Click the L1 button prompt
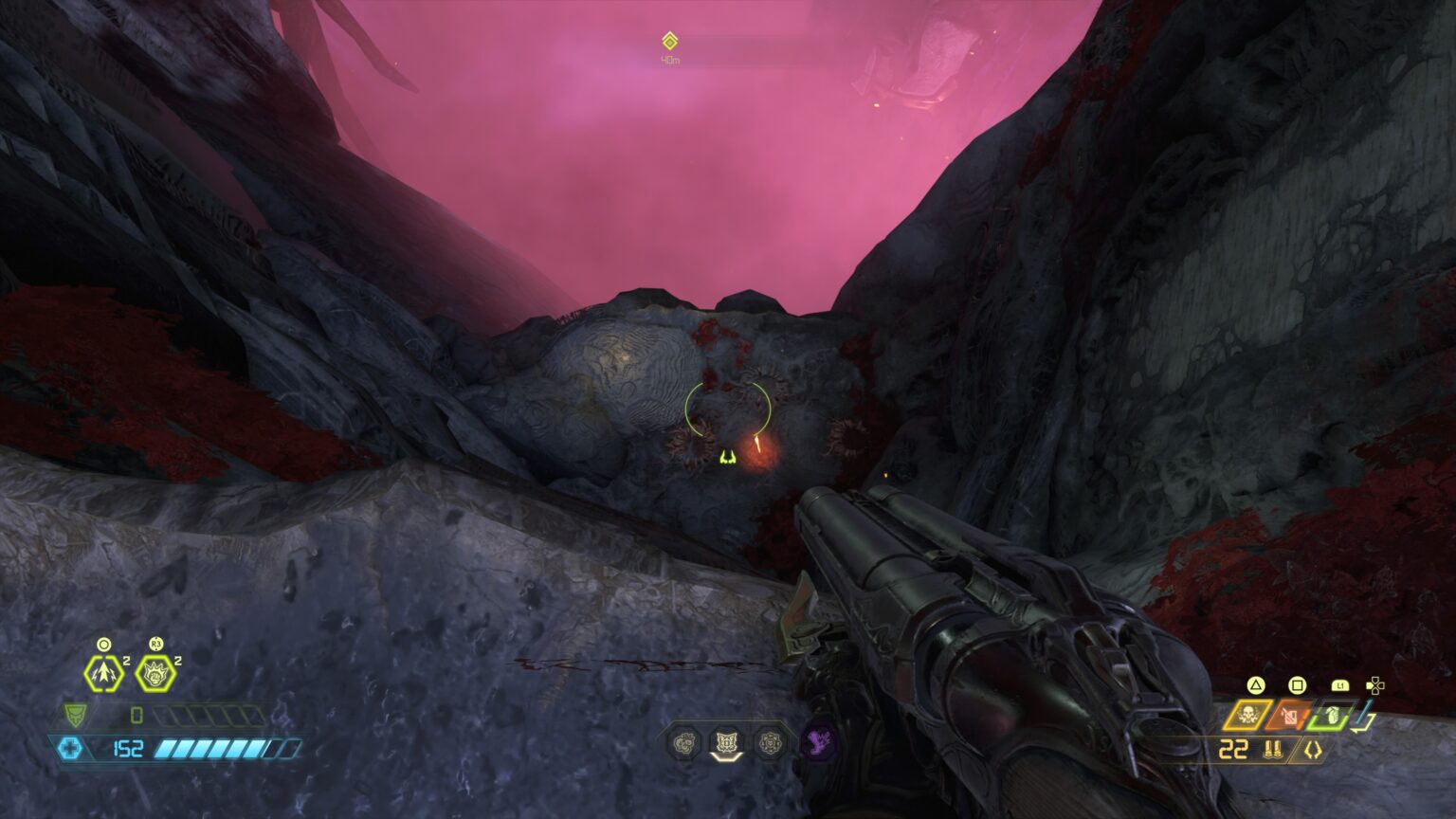 tap(1340, 685)
